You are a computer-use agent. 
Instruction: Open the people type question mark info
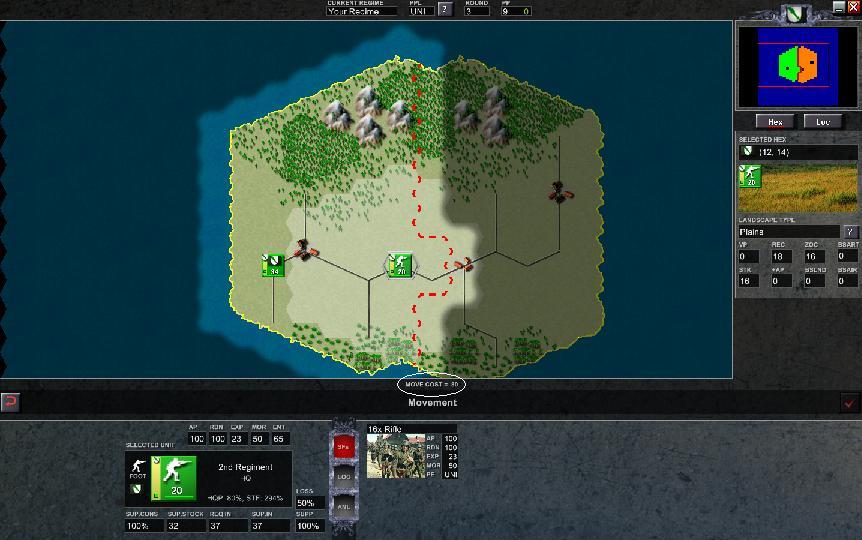tap(445, 10)
